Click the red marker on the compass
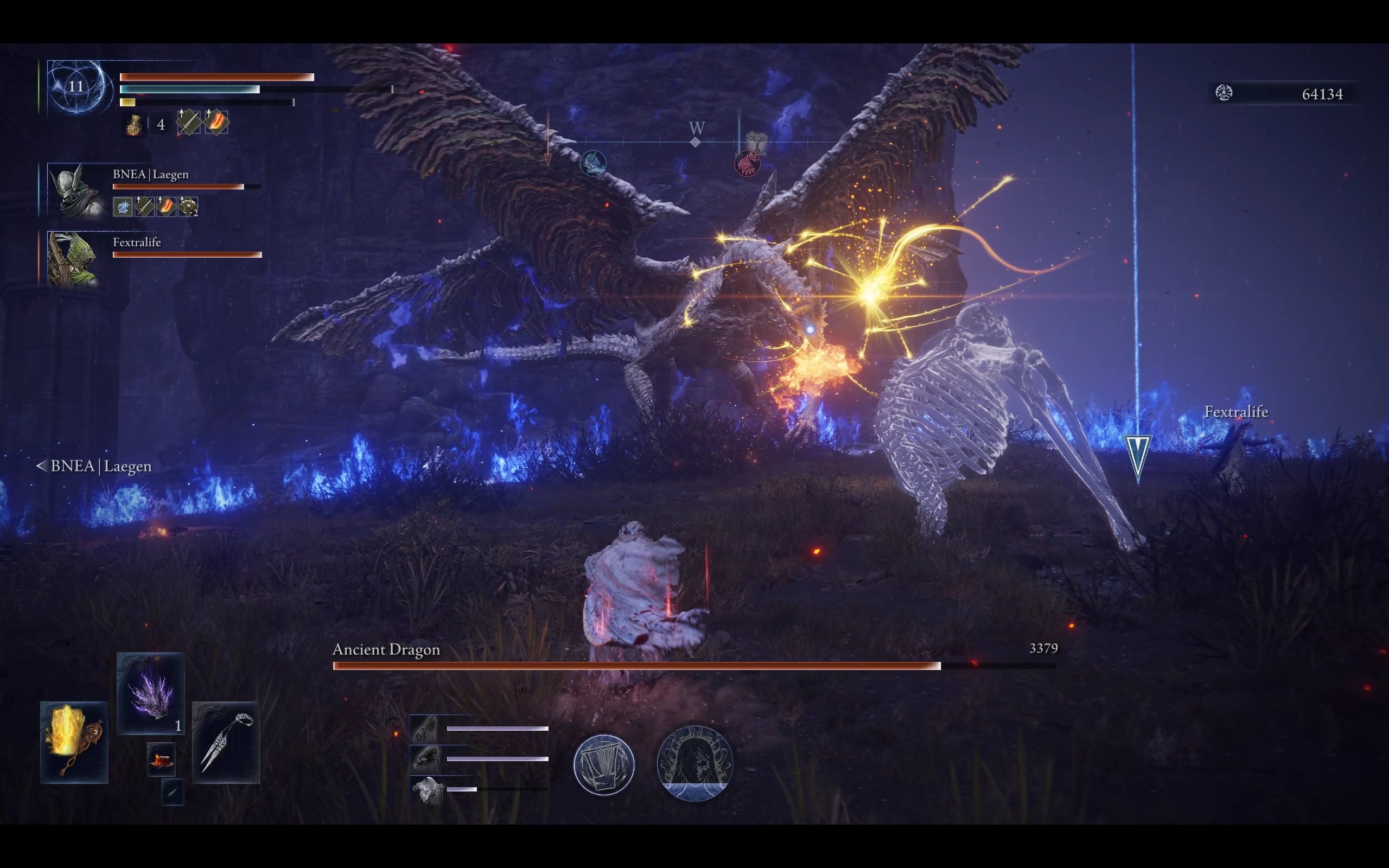The image size is (1389, 868). coord(747,164)
